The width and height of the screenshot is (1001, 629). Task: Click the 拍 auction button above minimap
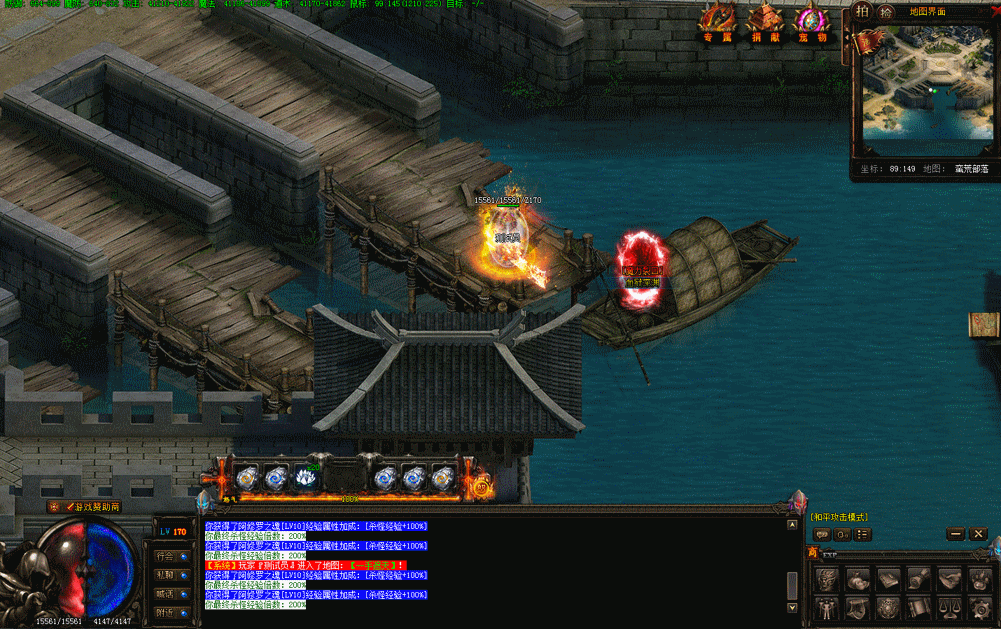[x=863, y=12]
